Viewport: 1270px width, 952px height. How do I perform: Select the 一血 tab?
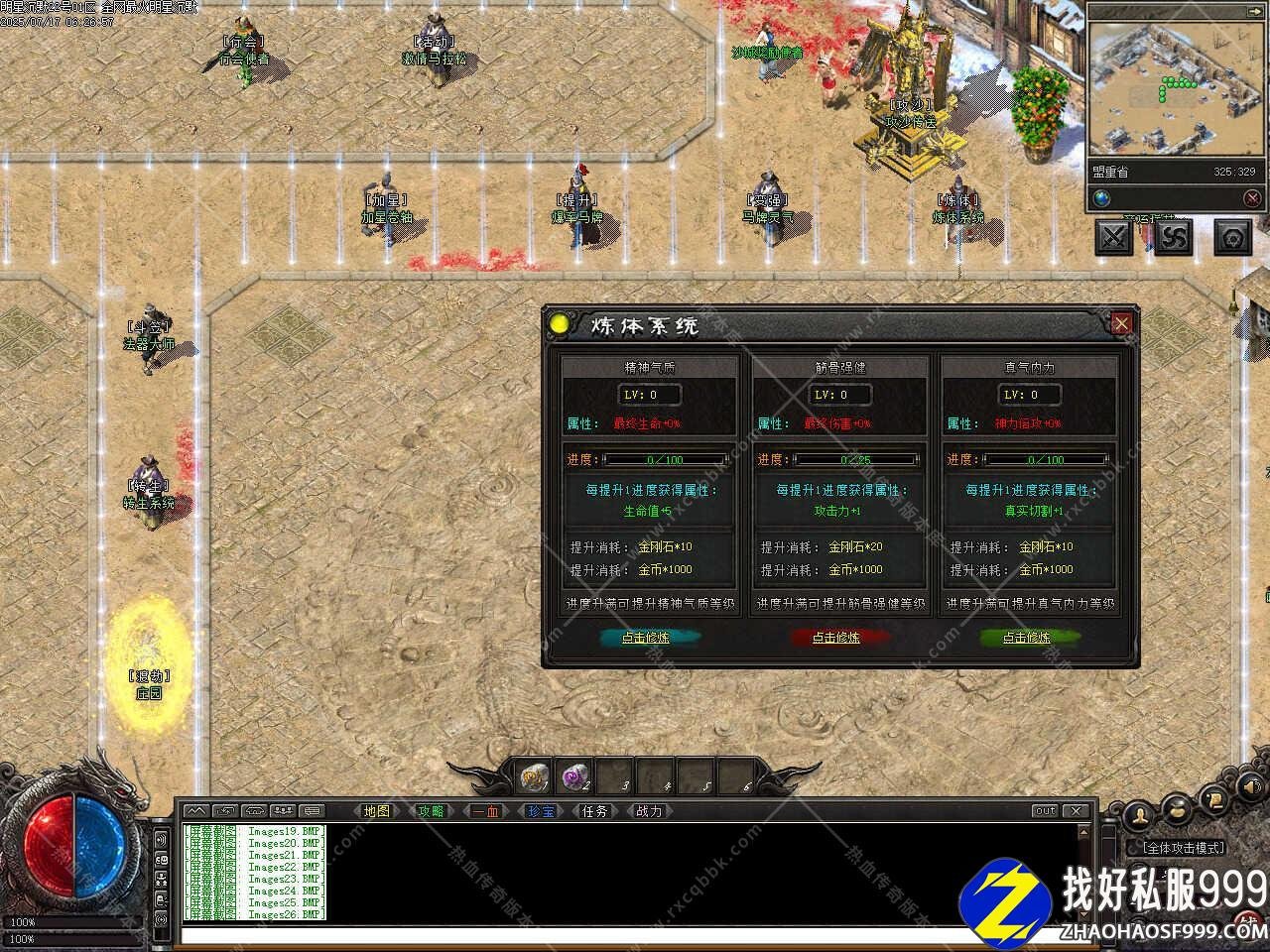485,811
